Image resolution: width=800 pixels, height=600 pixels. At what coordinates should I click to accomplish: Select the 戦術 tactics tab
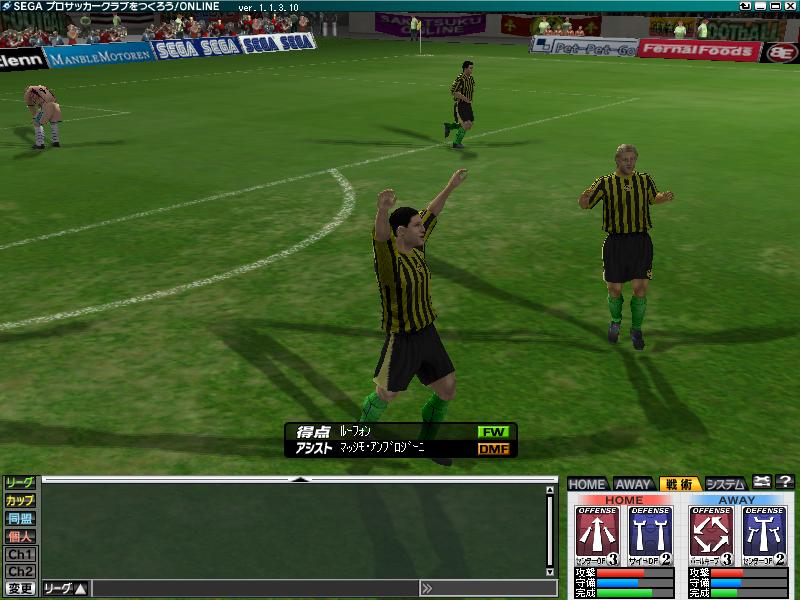[678, 484]
